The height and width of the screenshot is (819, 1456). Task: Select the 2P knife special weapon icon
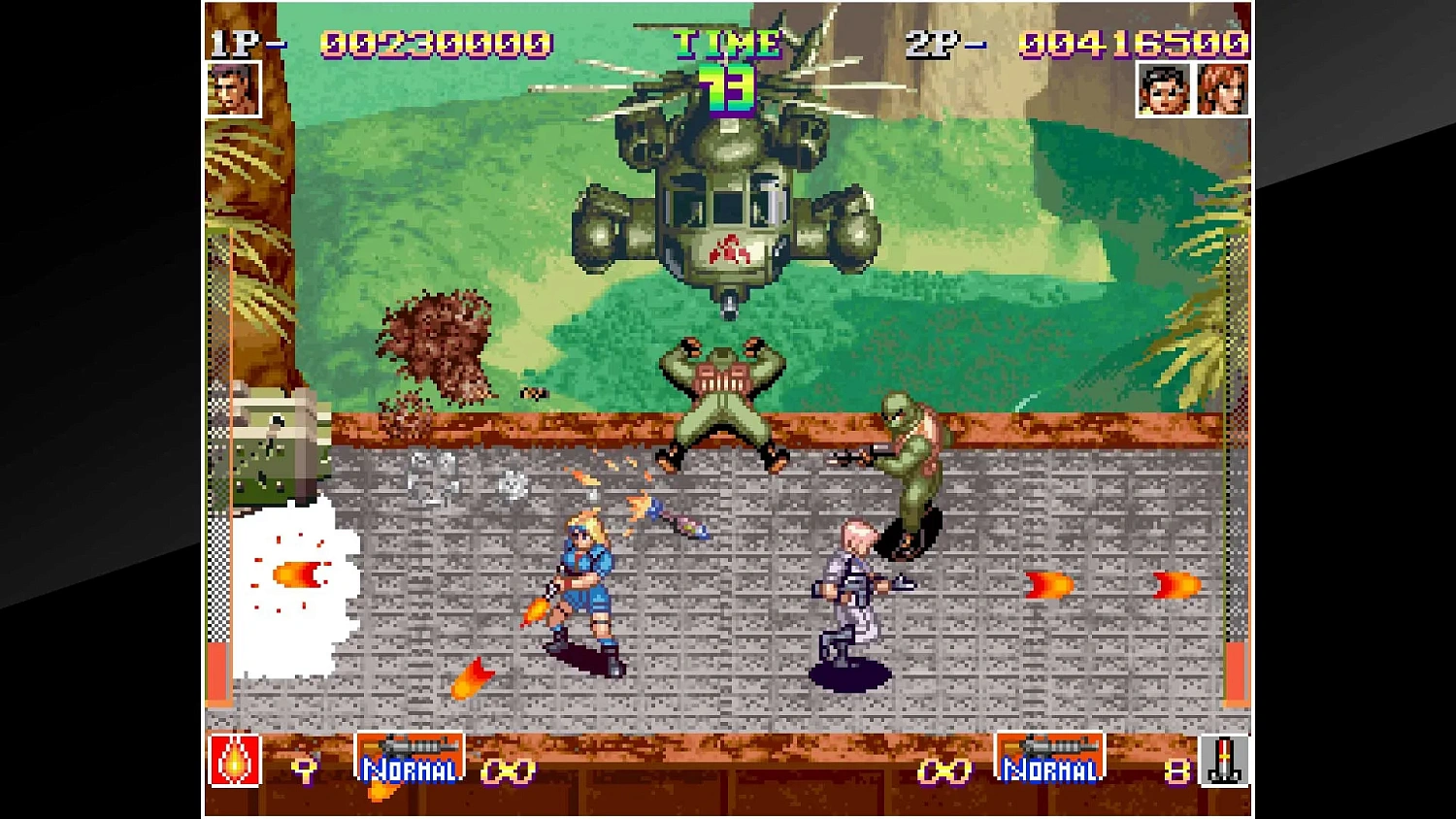point(1225,762)
